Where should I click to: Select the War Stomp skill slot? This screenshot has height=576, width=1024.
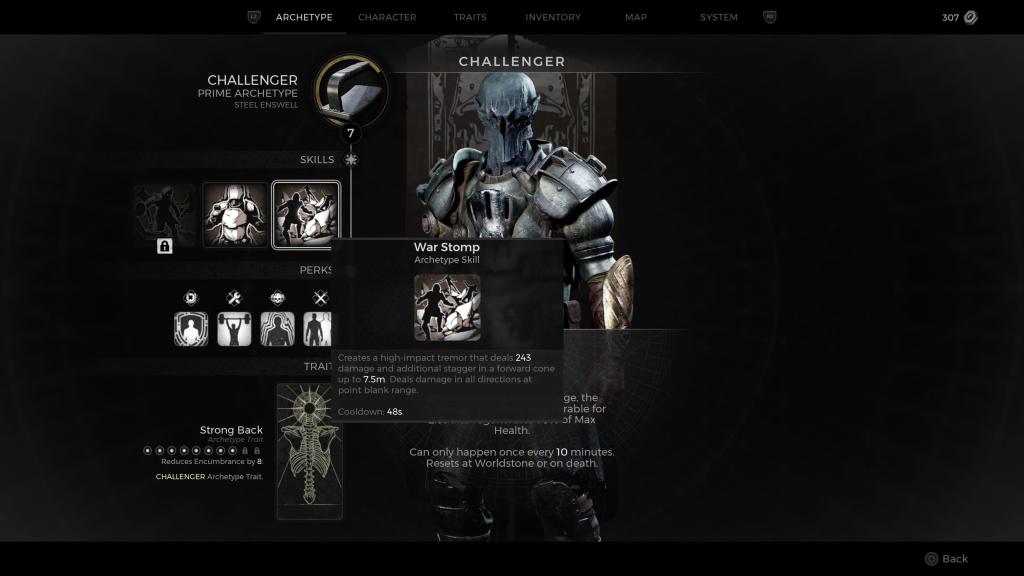306,214
